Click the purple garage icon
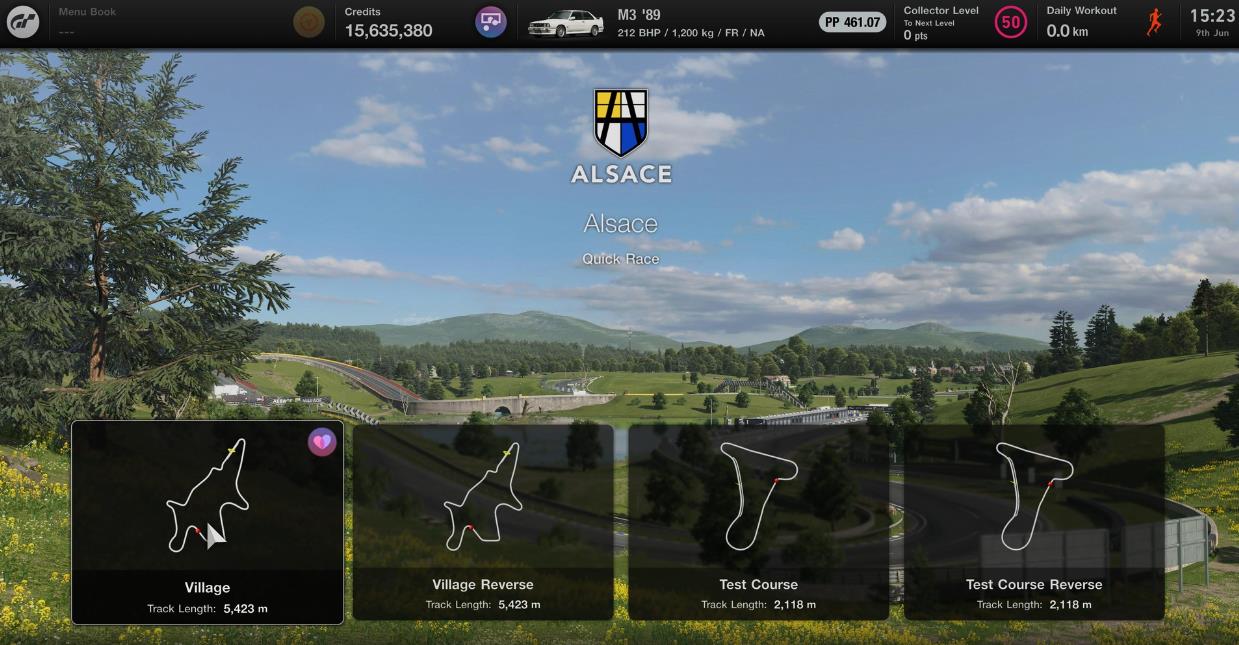This screenshot has height=645, width=1239. pos(490,22)
